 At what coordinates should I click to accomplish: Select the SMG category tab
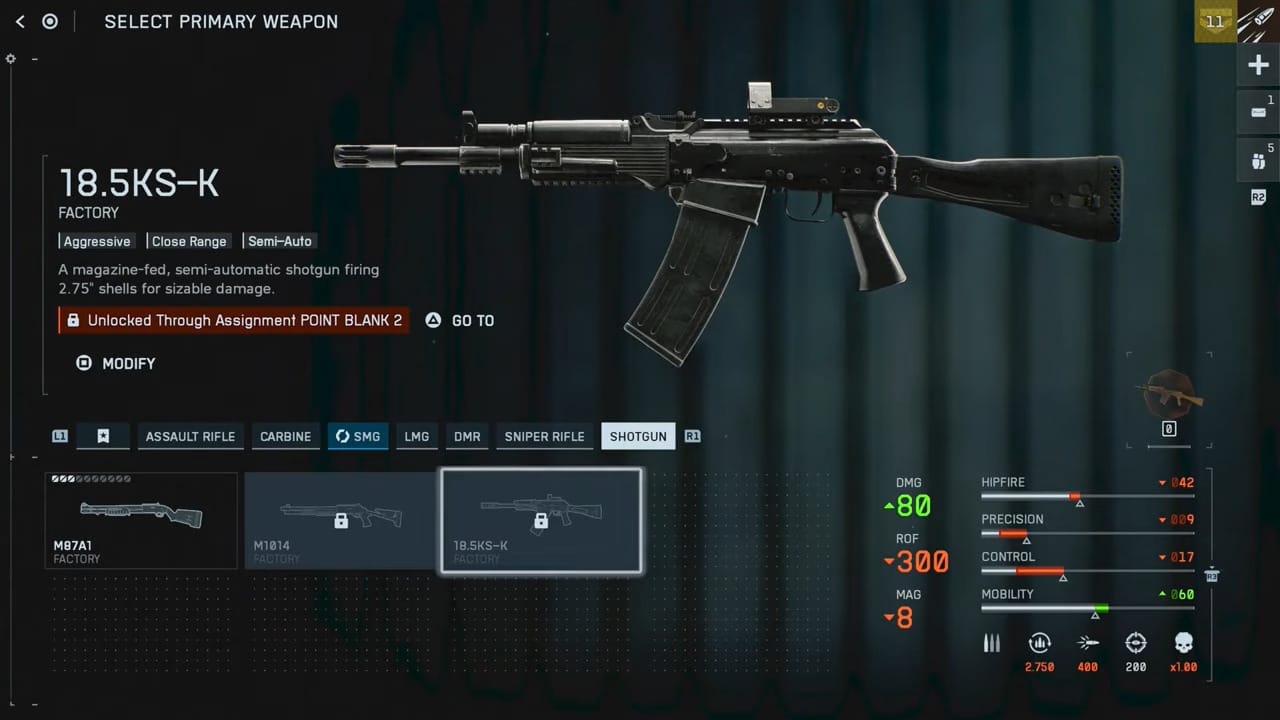358,436
